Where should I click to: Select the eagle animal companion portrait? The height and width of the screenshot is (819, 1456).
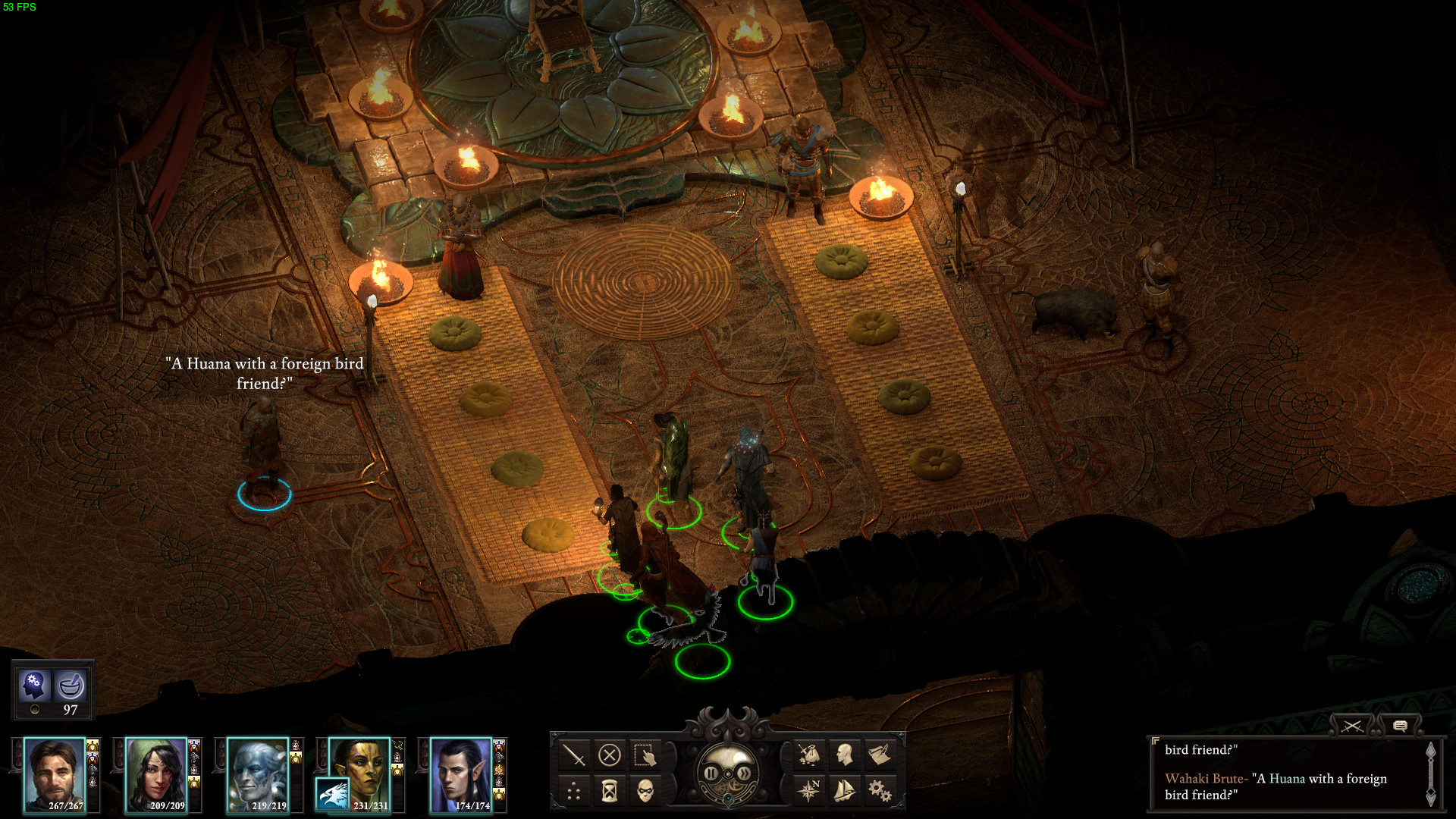(332, 795)
